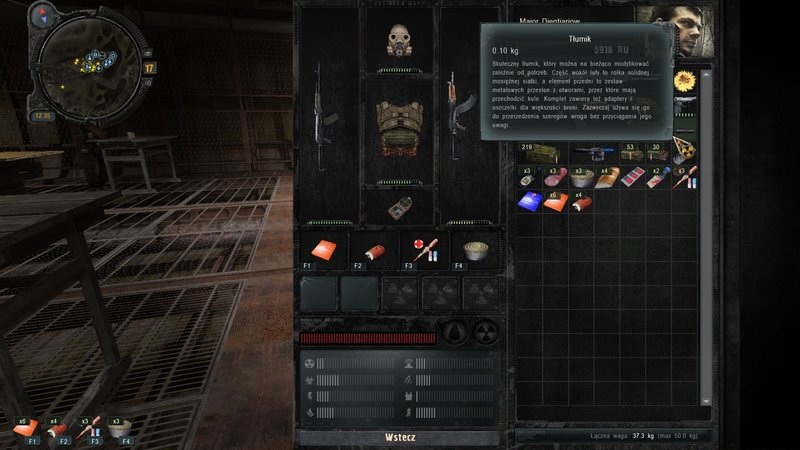Select the rifle in the left weapon slot
Screen dimensions: 800x450
point(327,110)
